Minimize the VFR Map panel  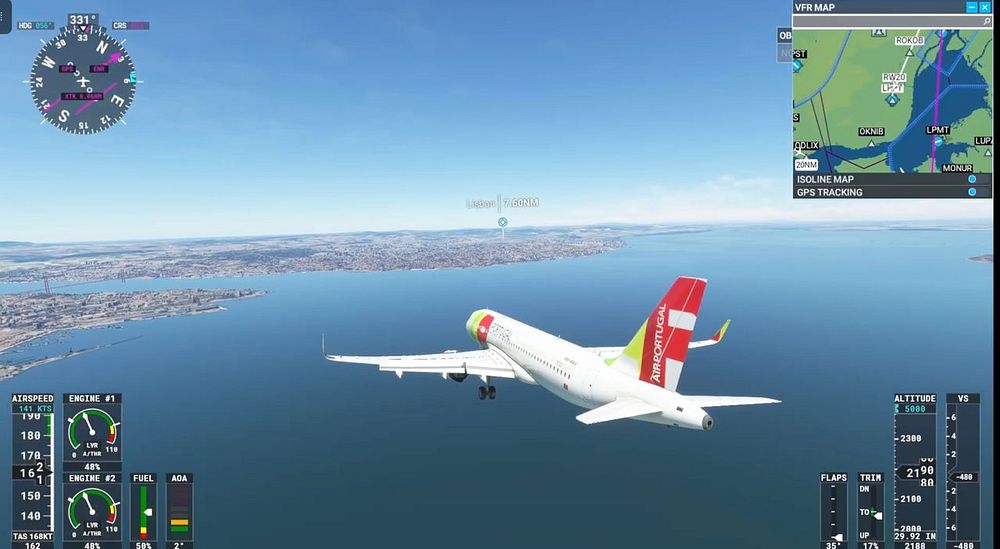(971, 7)
